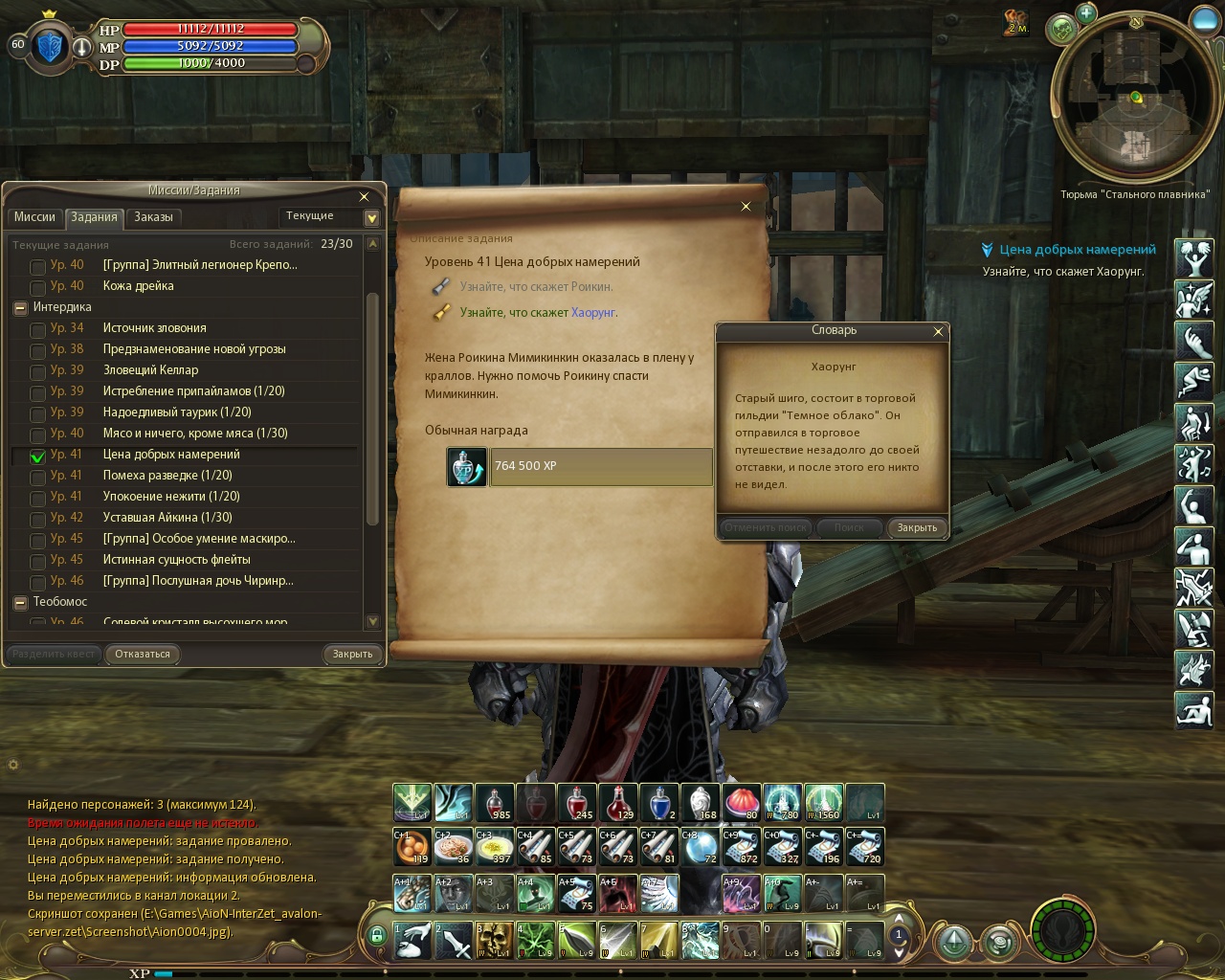Close the Миссии/Задания window

point(364,197)
